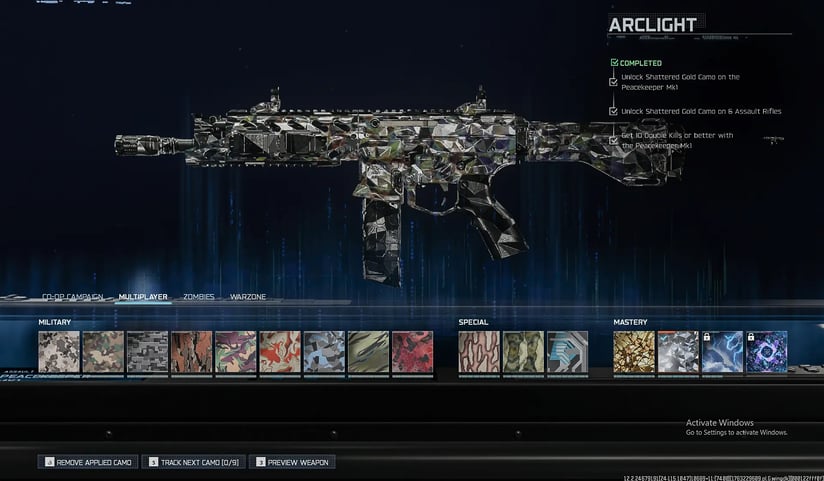Activate Track Next Camo

pos(194,462)
